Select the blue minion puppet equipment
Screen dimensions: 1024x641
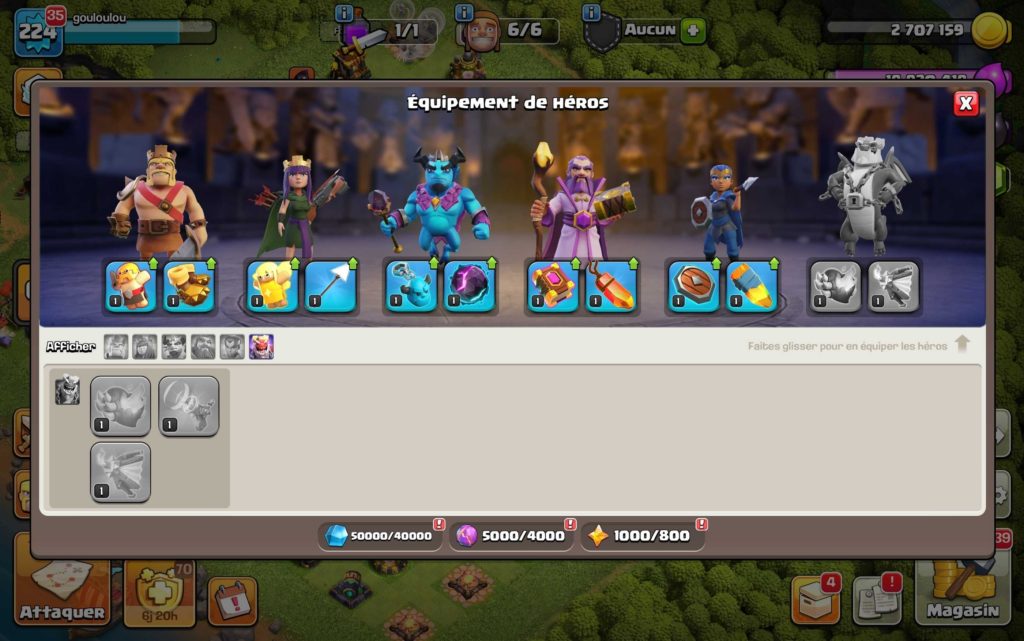click(x=411, y=286)
